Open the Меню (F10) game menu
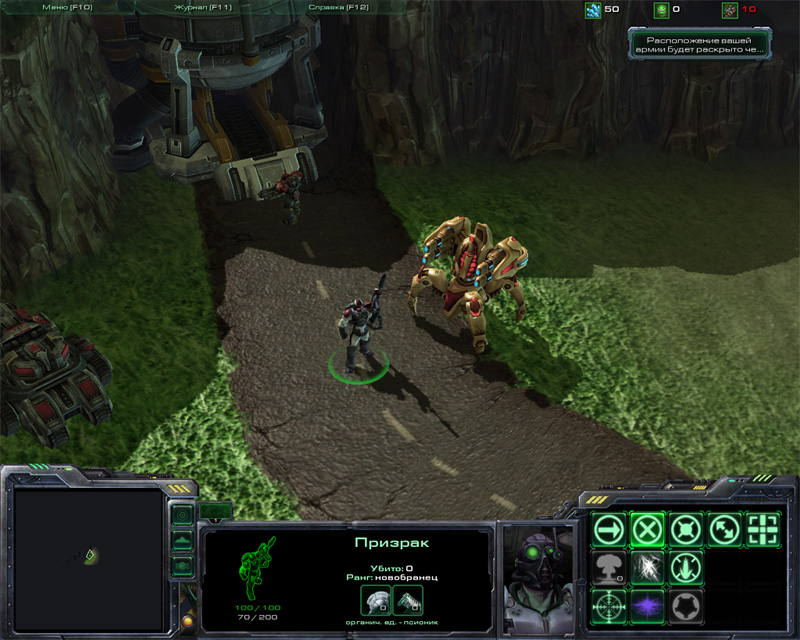 [x=68, y=8]
